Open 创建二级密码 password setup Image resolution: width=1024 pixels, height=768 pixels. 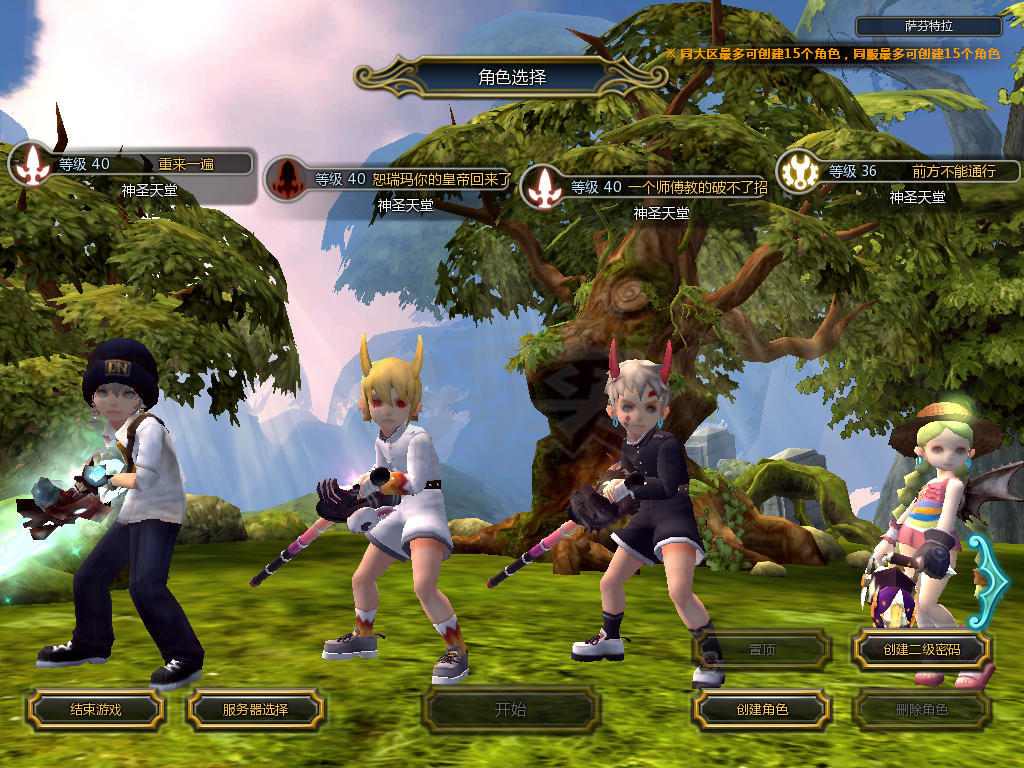(921, 650)
